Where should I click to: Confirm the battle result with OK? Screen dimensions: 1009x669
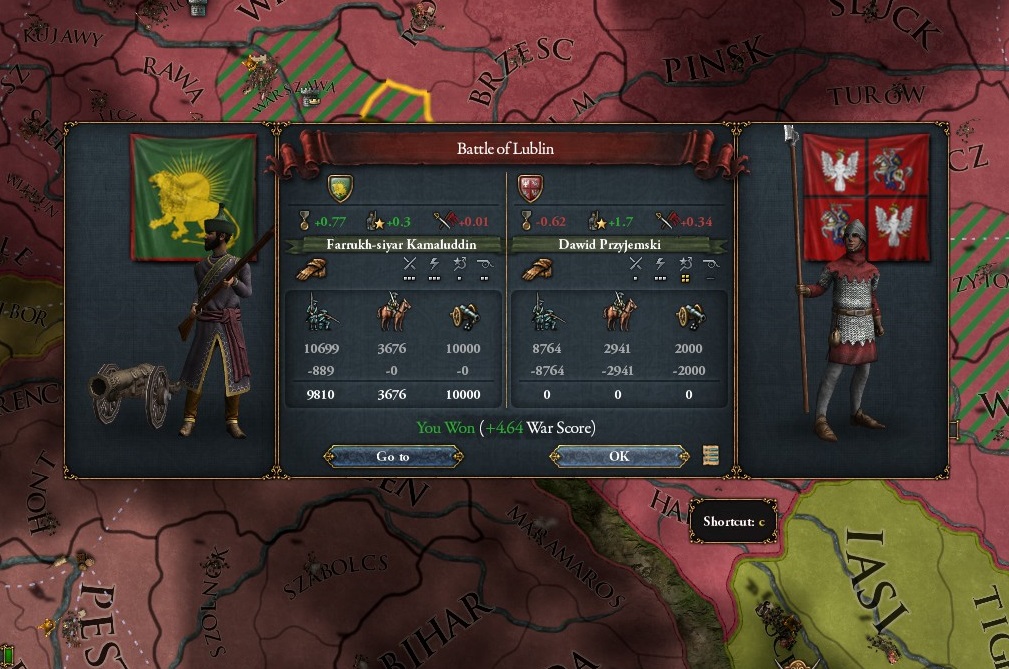[619, 456]
